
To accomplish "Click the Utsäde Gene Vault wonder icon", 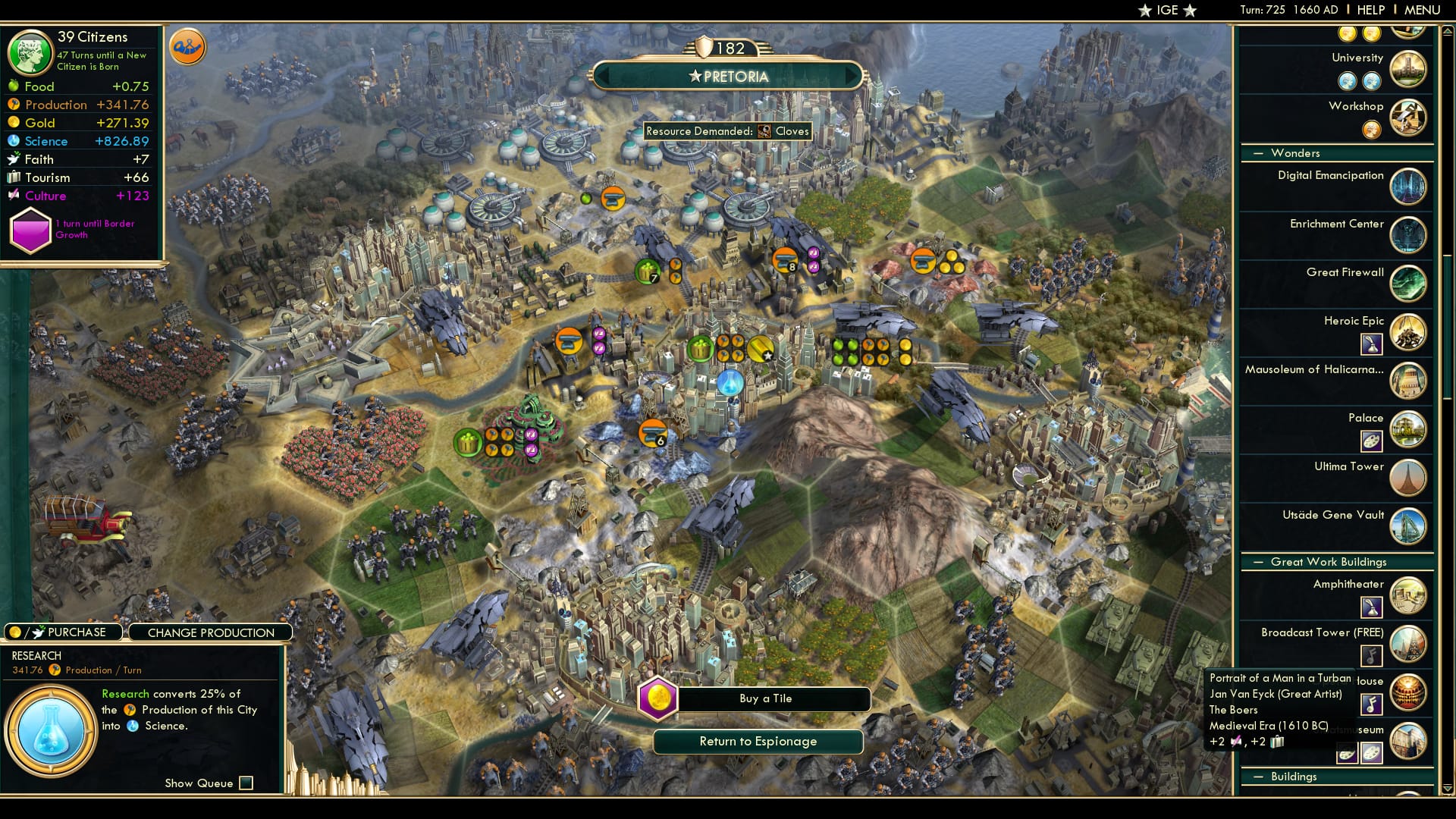I will pos(1408,526).
